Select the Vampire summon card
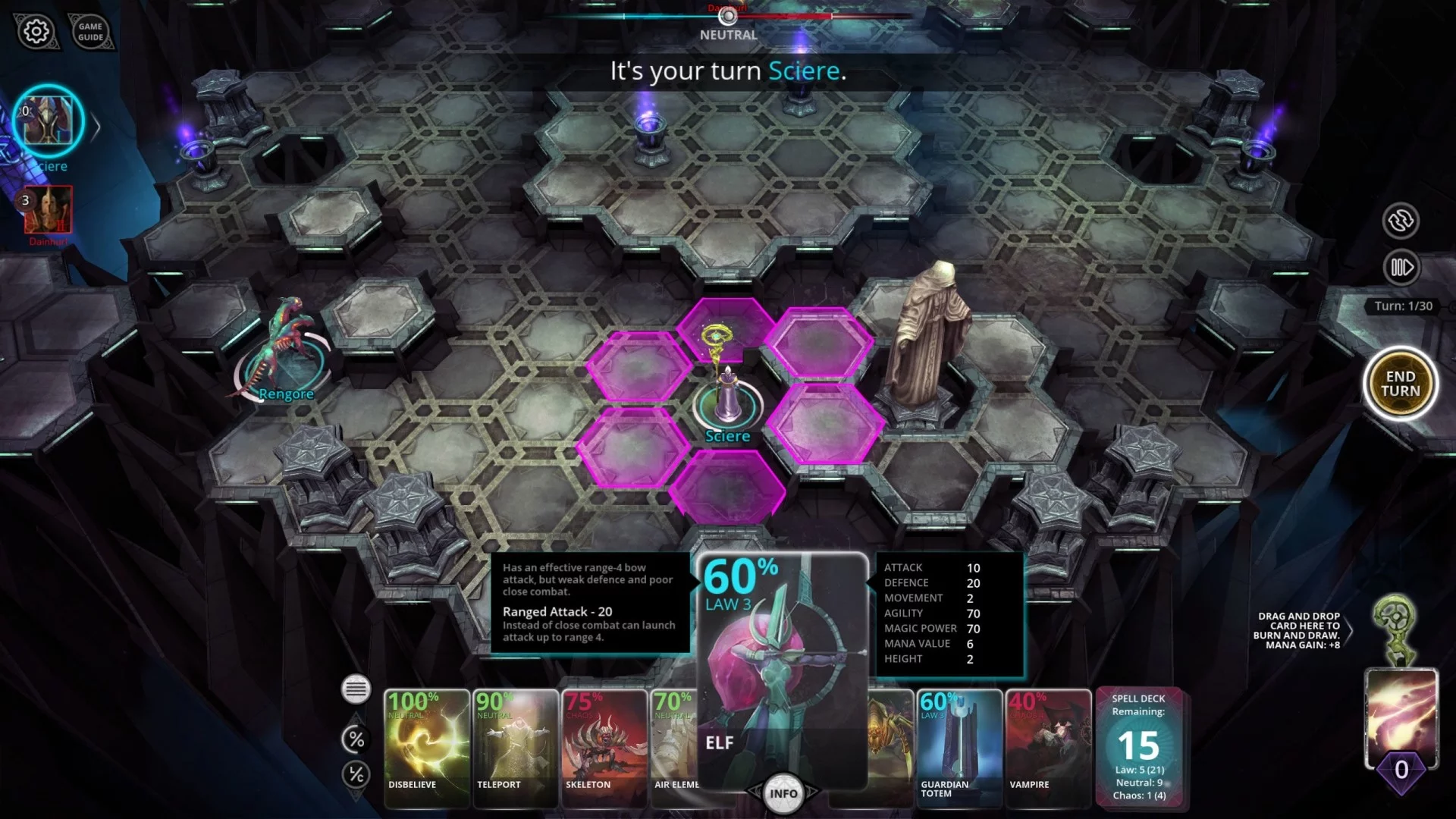 (x=1047, y=747)
